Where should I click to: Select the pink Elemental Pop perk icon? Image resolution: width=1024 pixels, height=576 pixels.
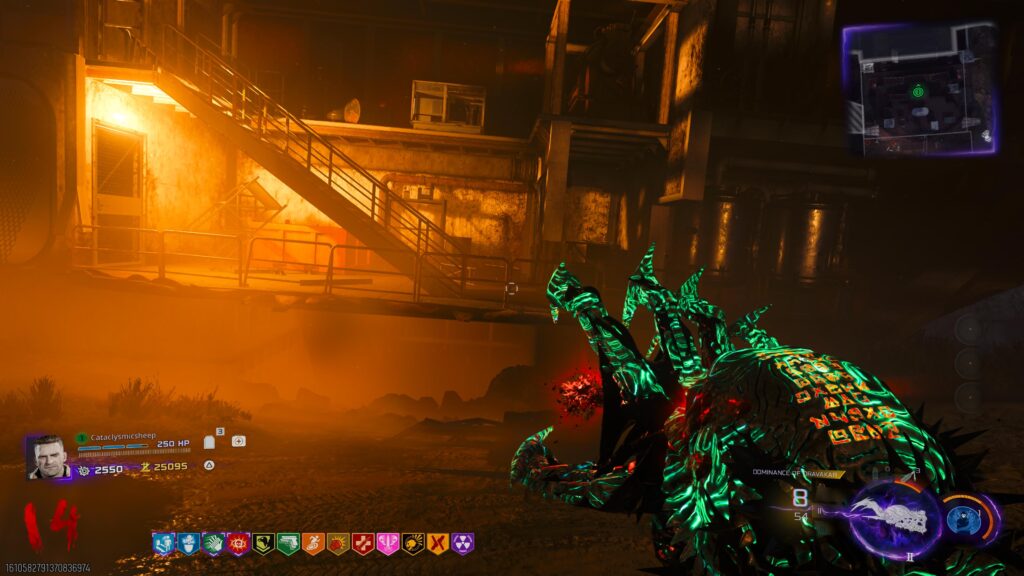[x=388, y=543]
